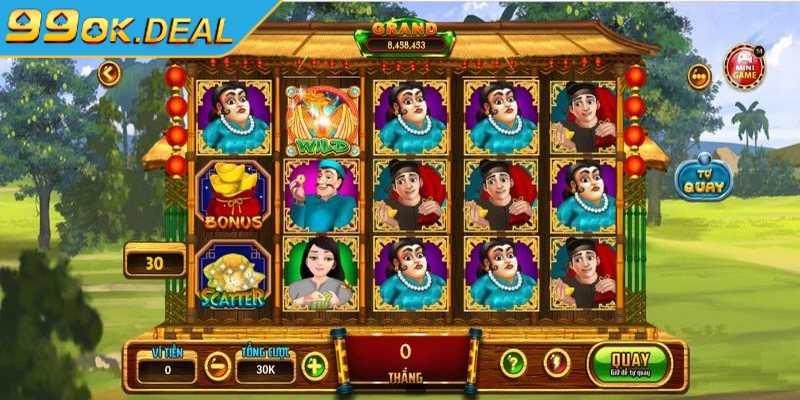This screenshot has width=800, height=400.
Task: Spin the reels with the QUAY button
Action: click(x=630, y=363)
